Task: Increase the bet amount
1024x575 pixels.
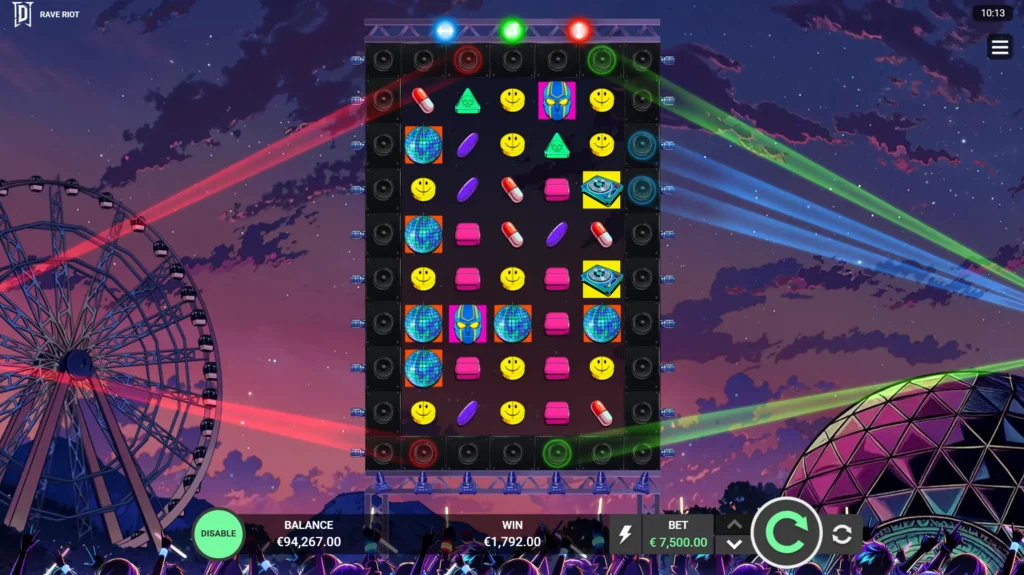Action: [734, 523]
